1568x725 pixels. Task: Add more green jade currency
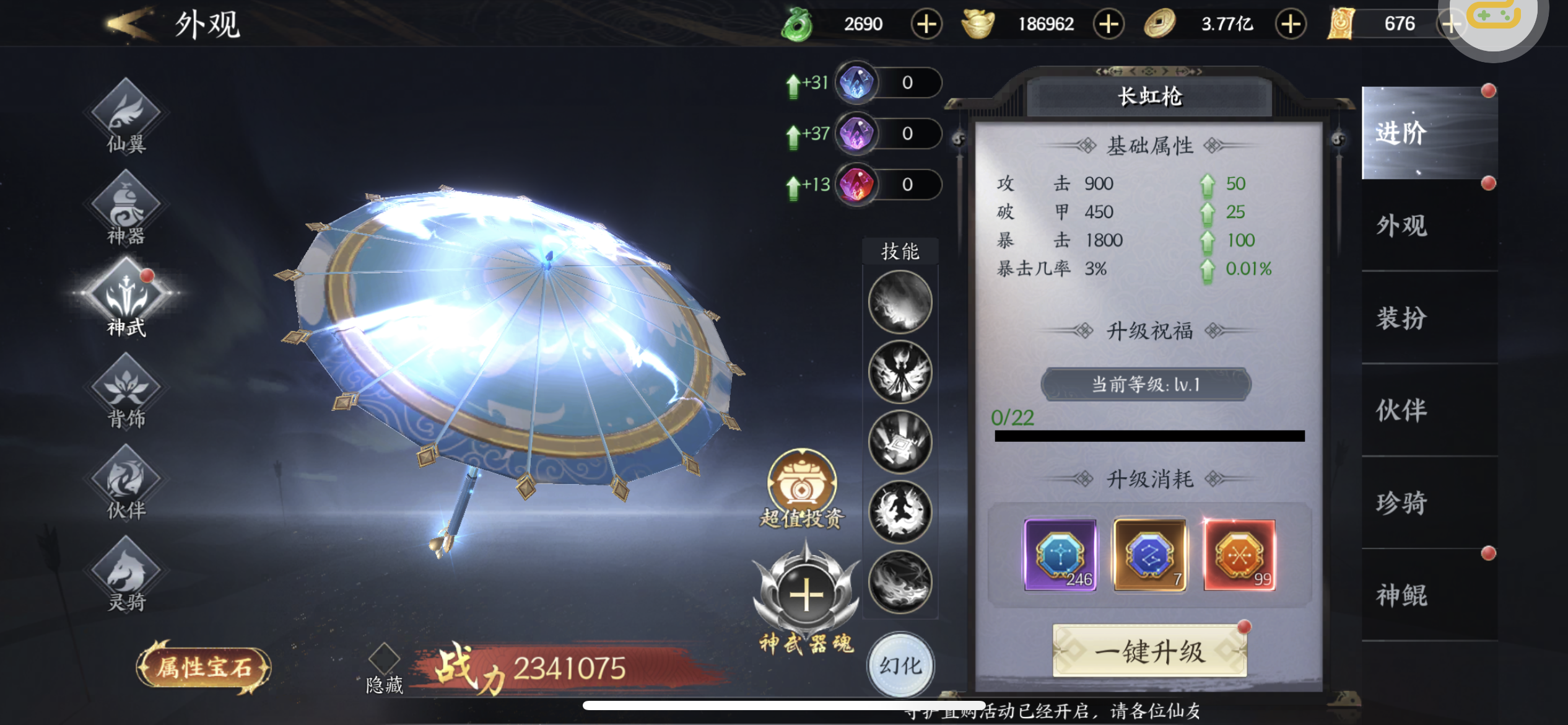click(926, 24)
